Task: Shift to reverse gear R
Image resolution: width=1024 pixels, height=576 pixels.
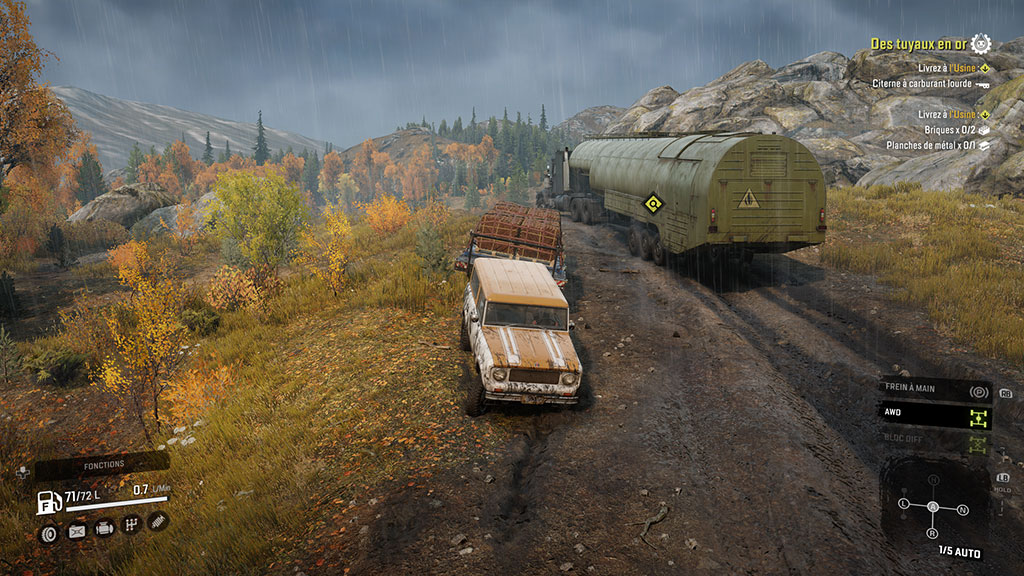Action: click(934, 534)
